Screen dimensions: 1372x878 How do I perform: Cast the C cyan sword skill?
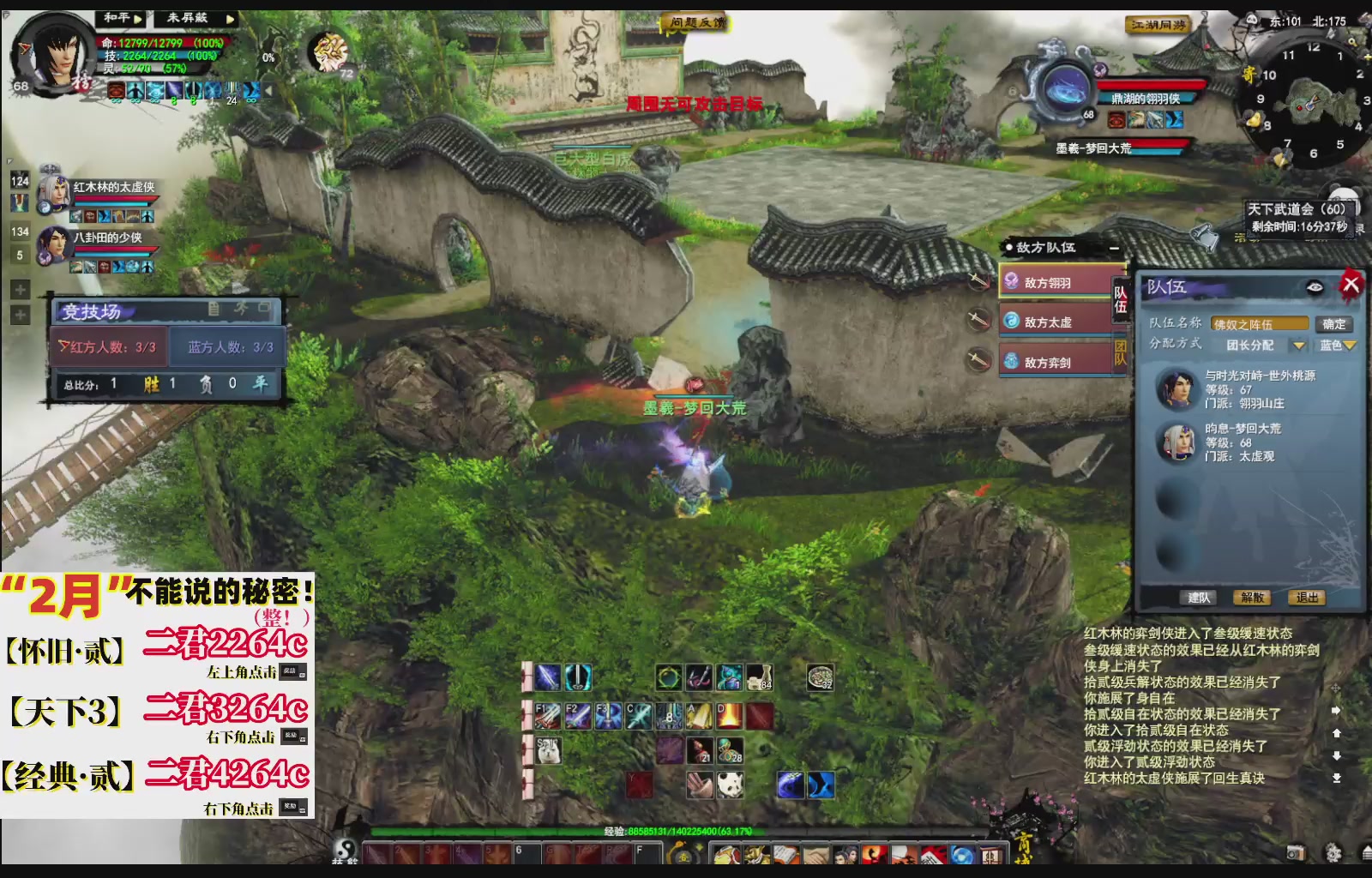pyautogui.click(x=638, y=716)
